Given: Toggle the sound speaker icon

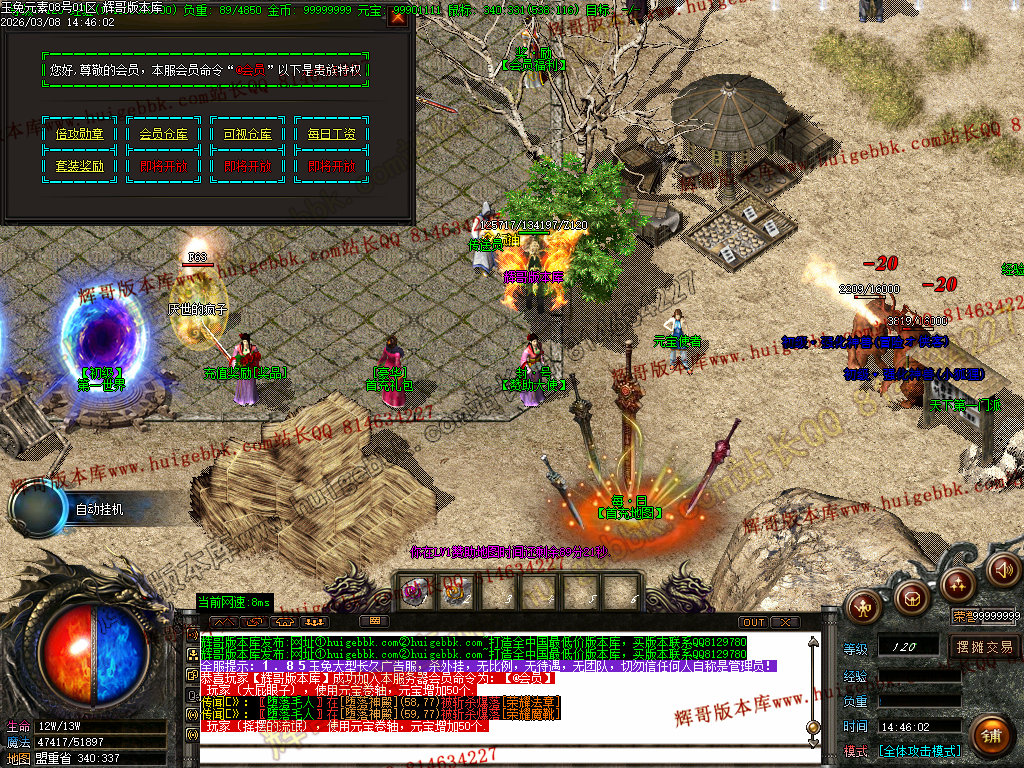Looking at the screenshot, I should coord(1002,569).
